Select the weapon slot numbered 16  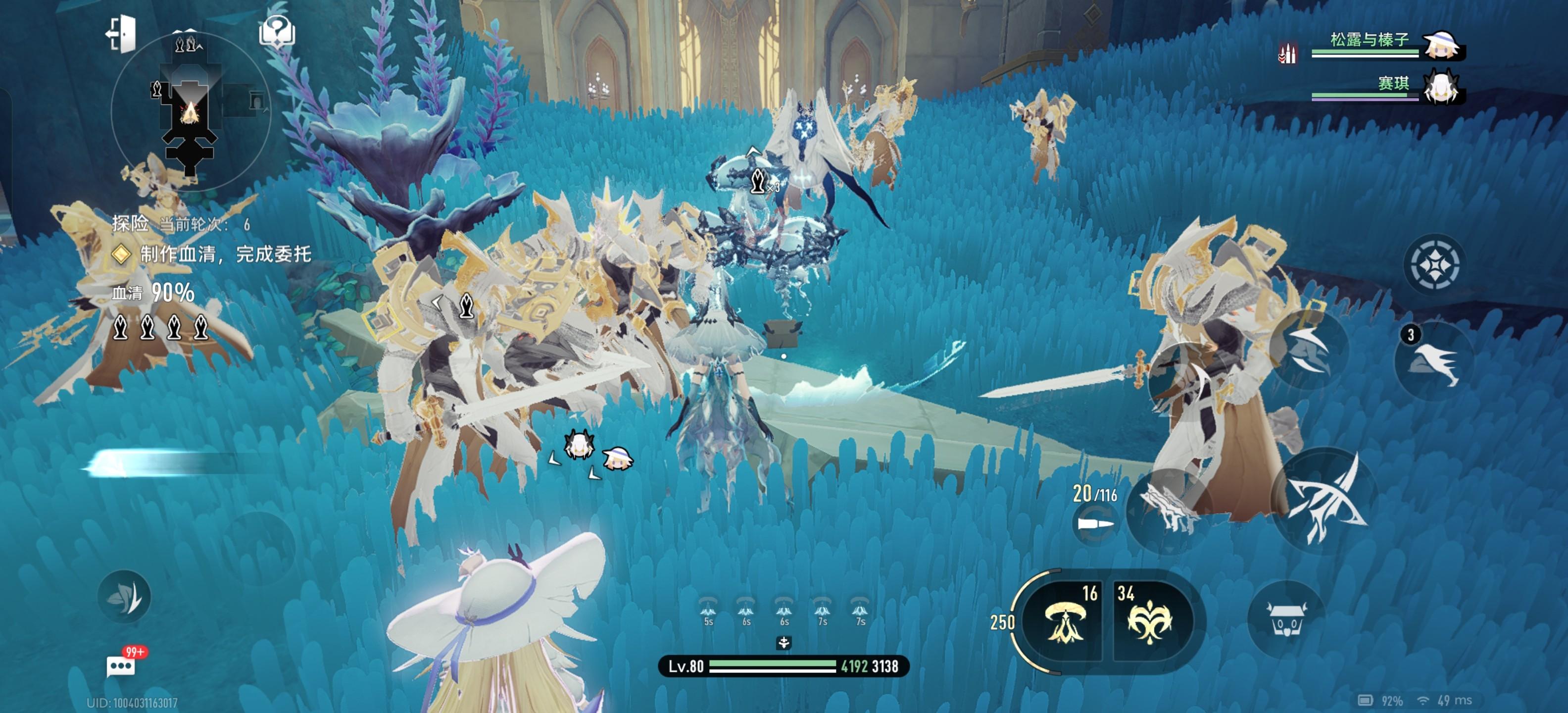[1065, 620]
